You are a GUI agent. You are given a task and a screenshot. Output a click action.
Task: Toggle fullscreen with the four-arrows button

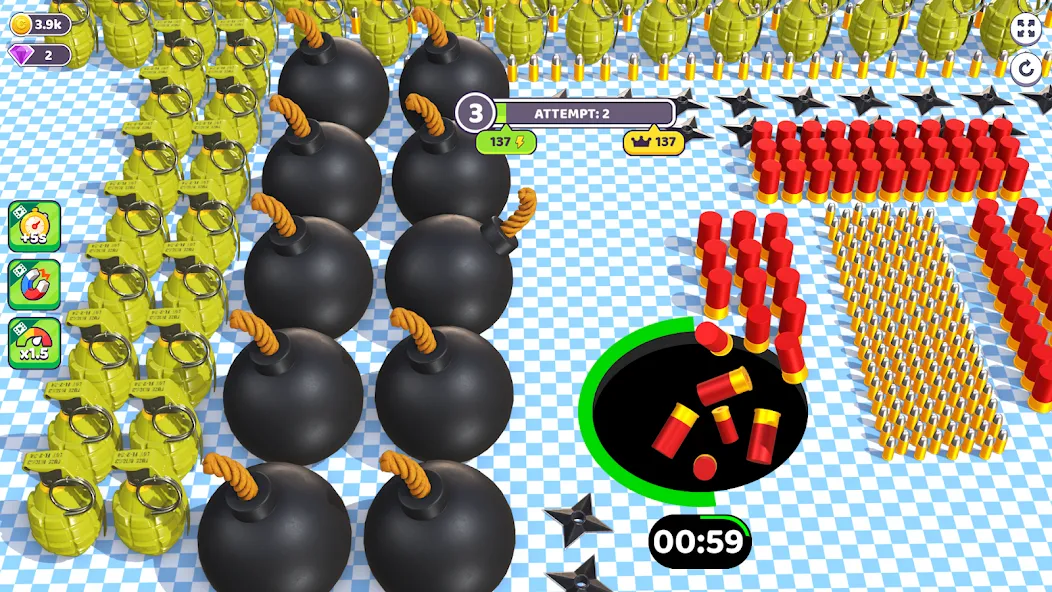(1026, 28)
